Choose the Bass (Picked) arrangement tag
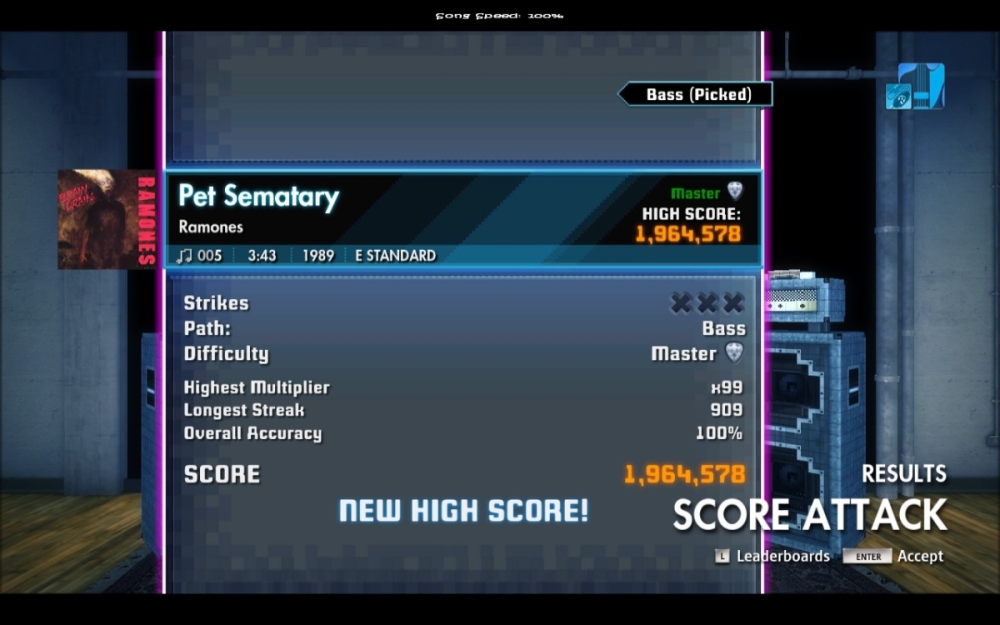This screenshot has width=1000, height=625. coord(697,95)
